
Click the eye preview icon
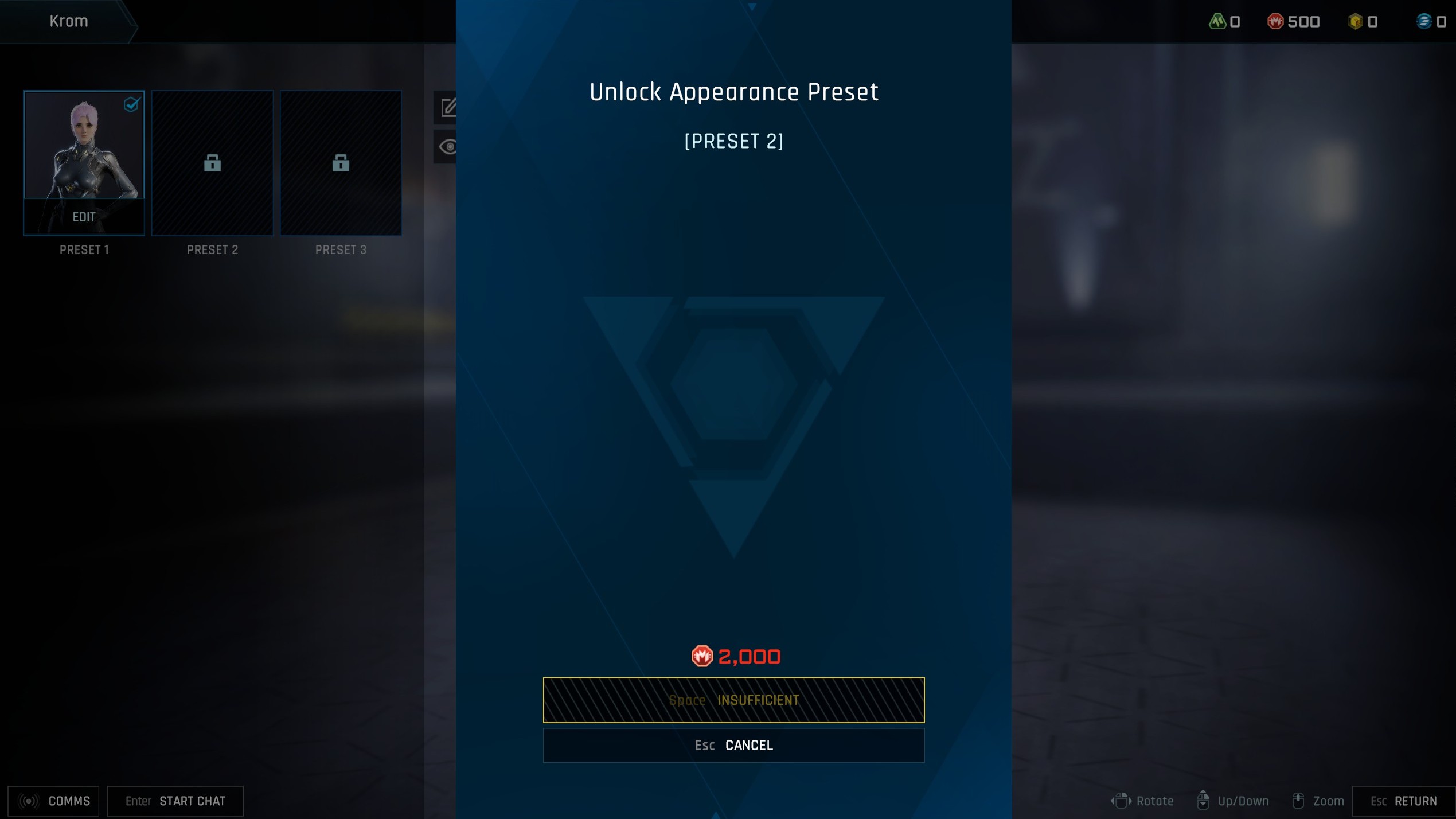coord(447,147)
